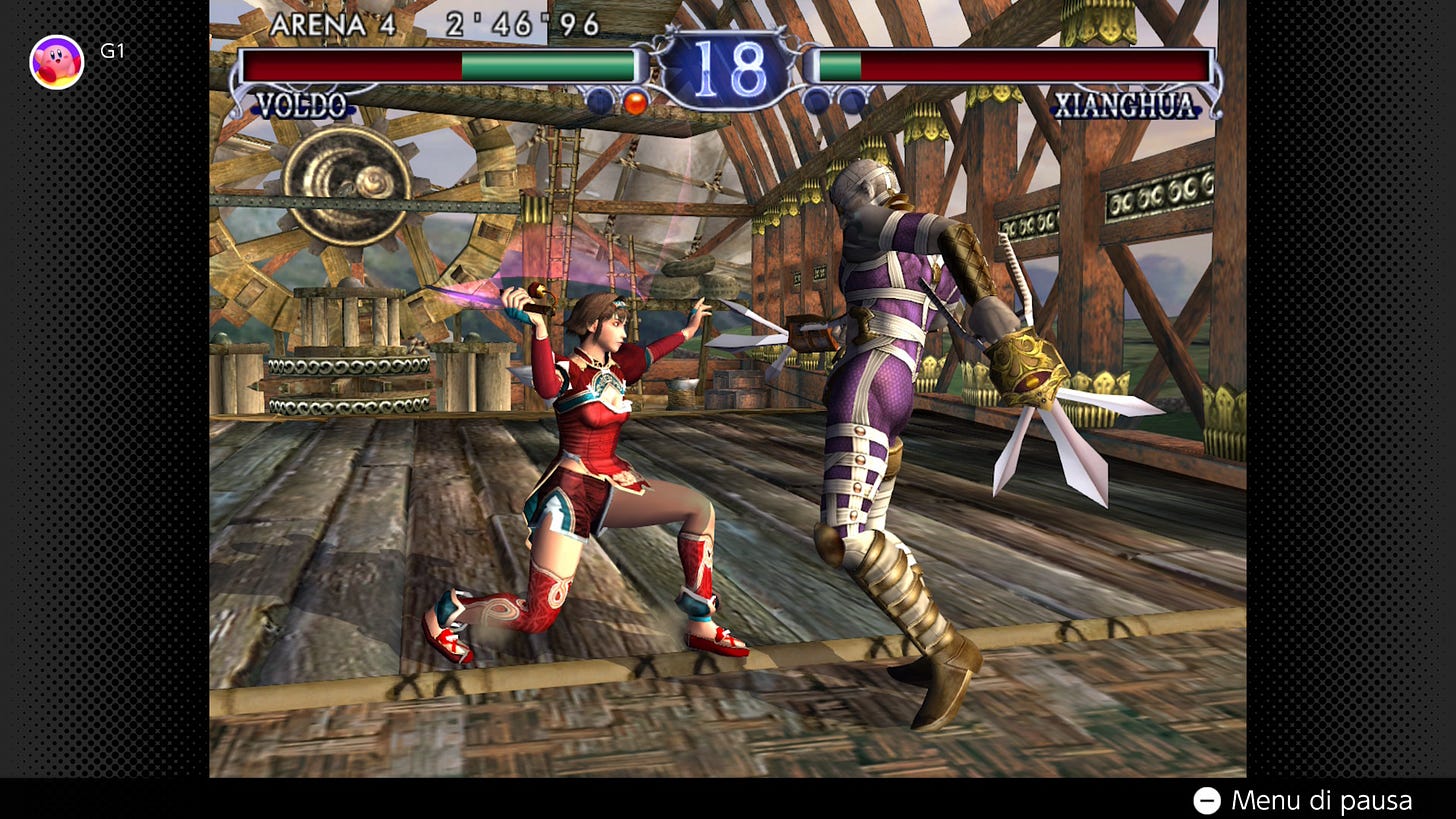Select the Kirby player G1 avatar
This screenshot has width=1456, height=819.
click(57, 62)
